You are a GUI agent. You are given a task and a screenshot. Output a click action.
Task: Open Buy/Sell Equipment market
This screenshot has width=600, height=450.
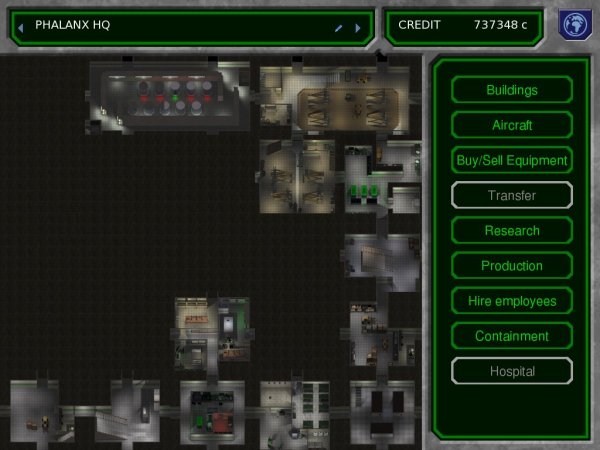[511, 160]
